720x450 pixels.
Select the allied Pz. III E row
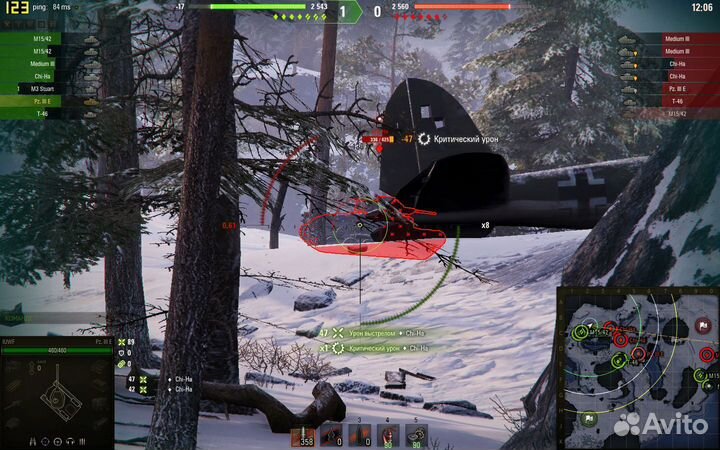50,101
